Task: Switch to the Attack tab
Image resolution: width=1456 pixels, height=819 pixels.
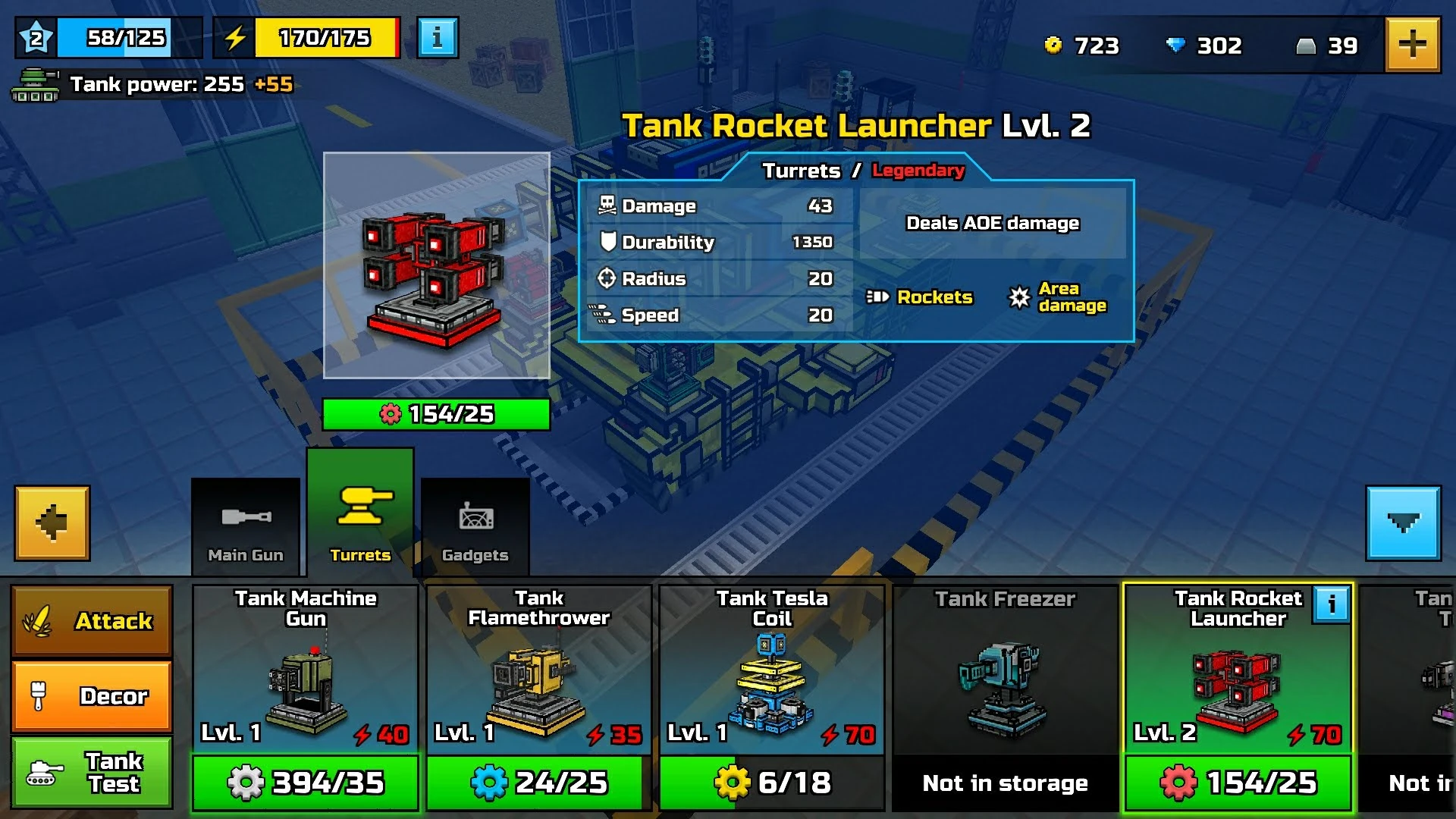Action: (x=92, y=621)
